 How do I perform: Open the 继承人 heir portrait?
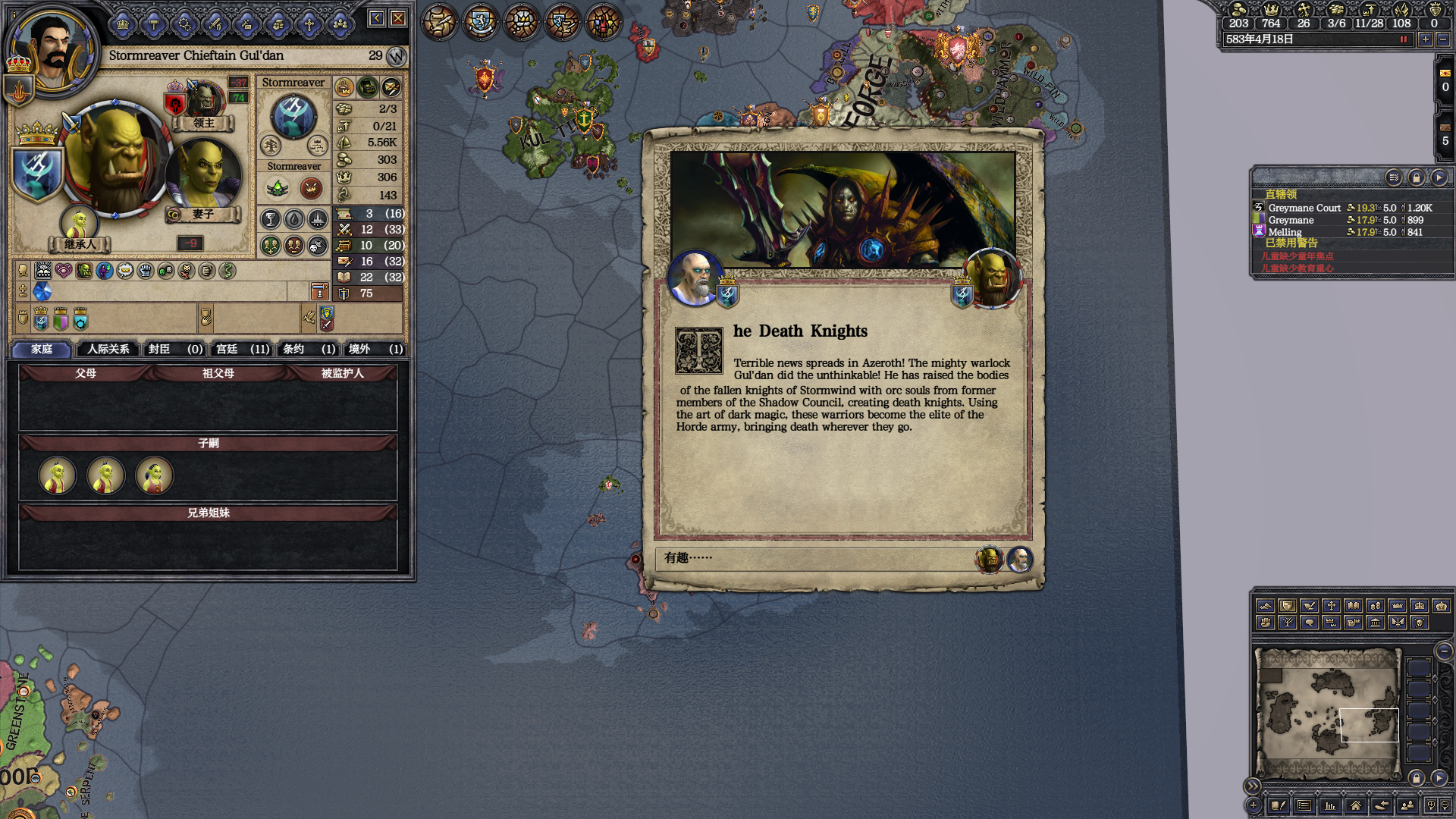coord(80,223)
